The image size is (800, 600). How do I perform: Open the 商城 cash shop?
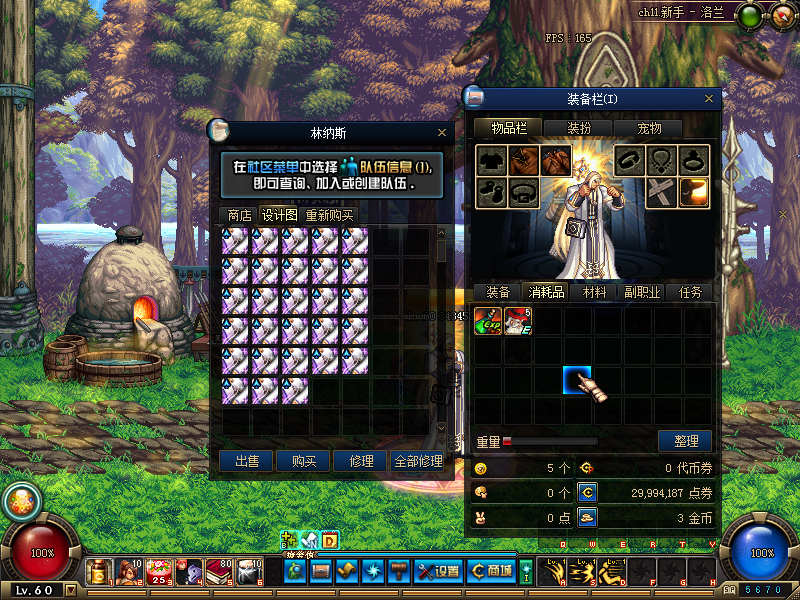[492, 571]
